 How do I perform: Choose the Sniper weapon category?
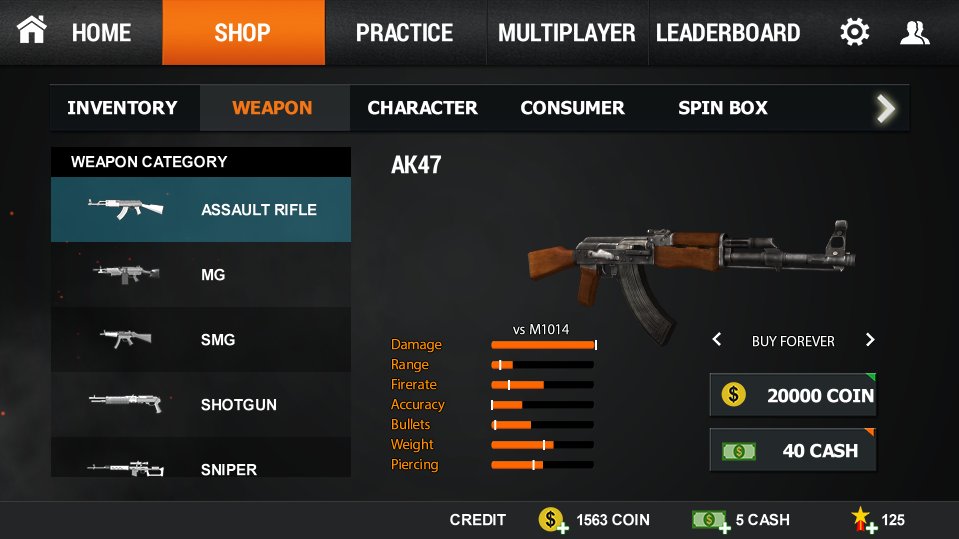click(x=201, y=466)
